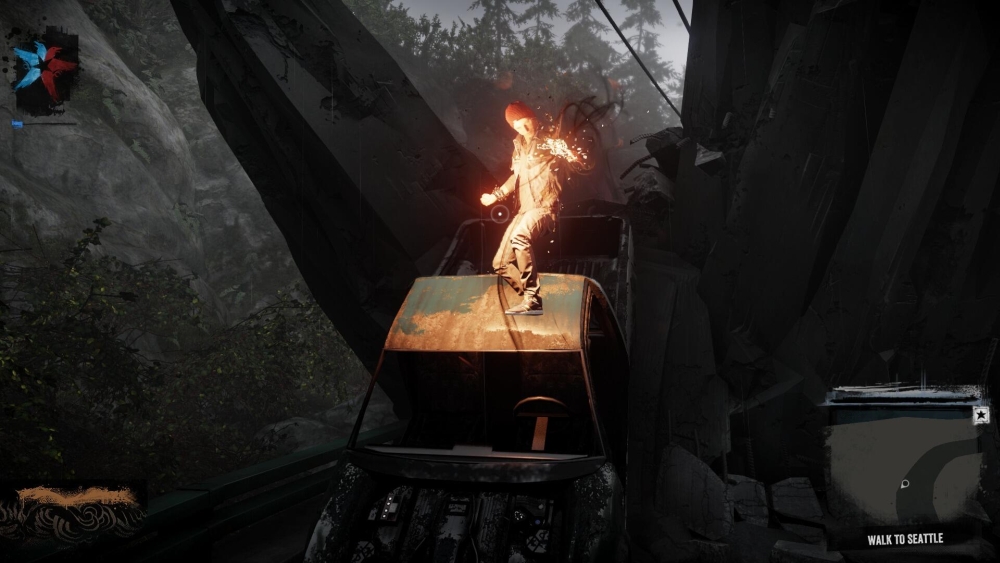This screenshot has height=563, width=1000.
Task: Select the Walk to Seattle objective label
Action: tap(906, 540)
